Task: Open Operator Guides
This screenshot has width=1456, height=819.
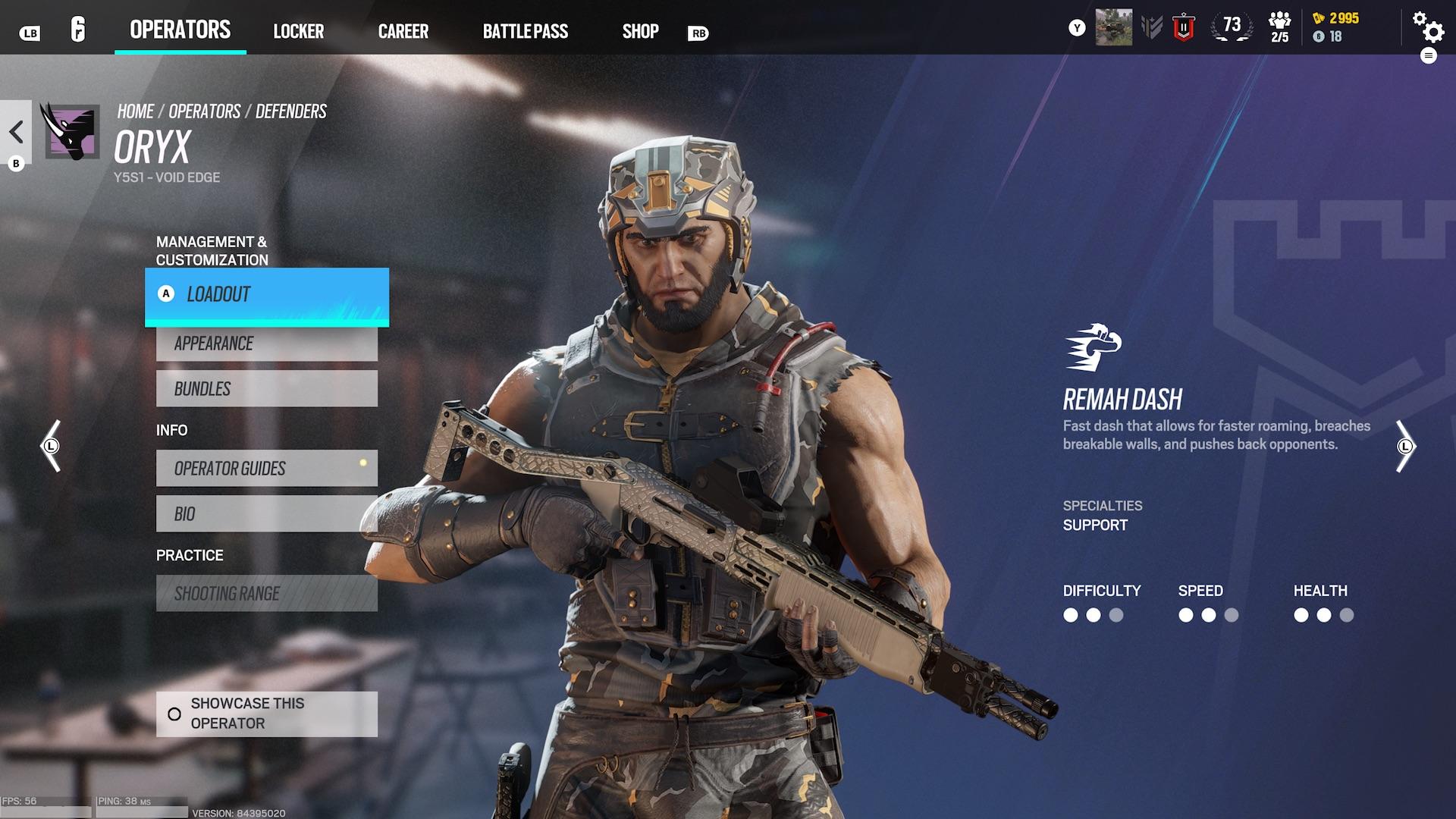Action: (267, 469)
